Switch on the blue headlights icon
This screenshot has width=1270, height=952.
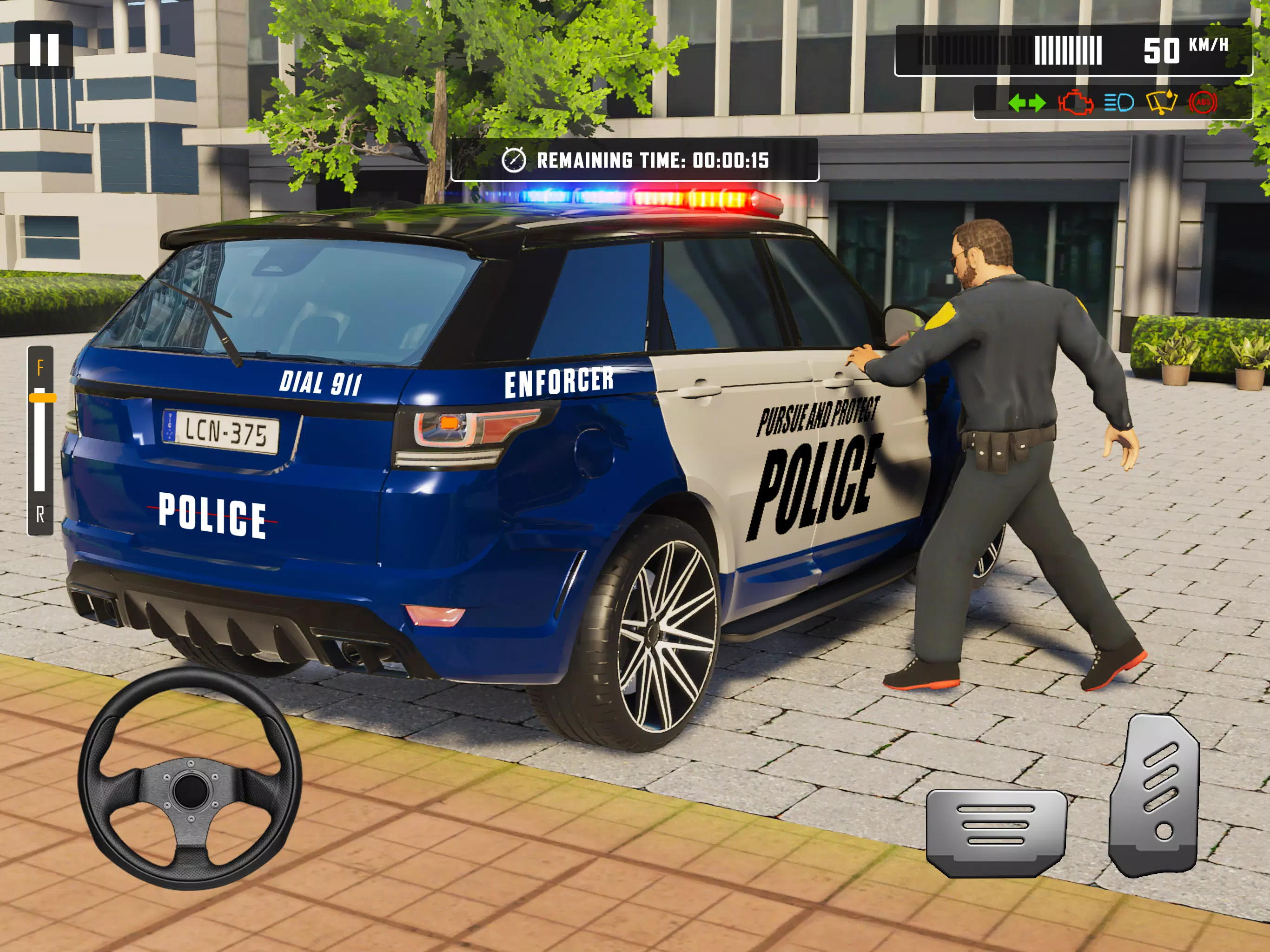[x=1118, y=103]
